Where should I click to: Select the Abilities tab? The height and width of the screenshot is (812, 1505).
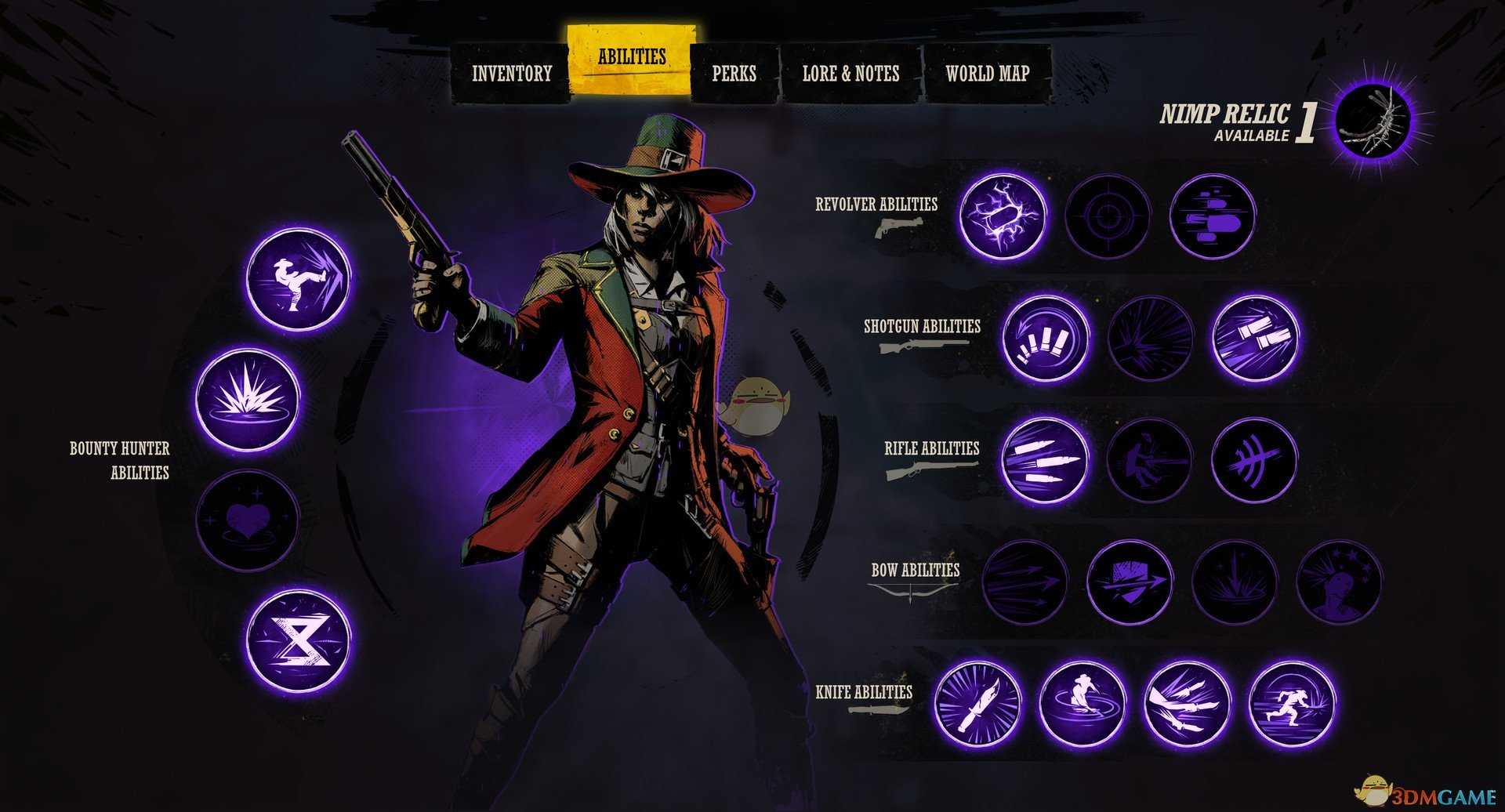(631, 58)
